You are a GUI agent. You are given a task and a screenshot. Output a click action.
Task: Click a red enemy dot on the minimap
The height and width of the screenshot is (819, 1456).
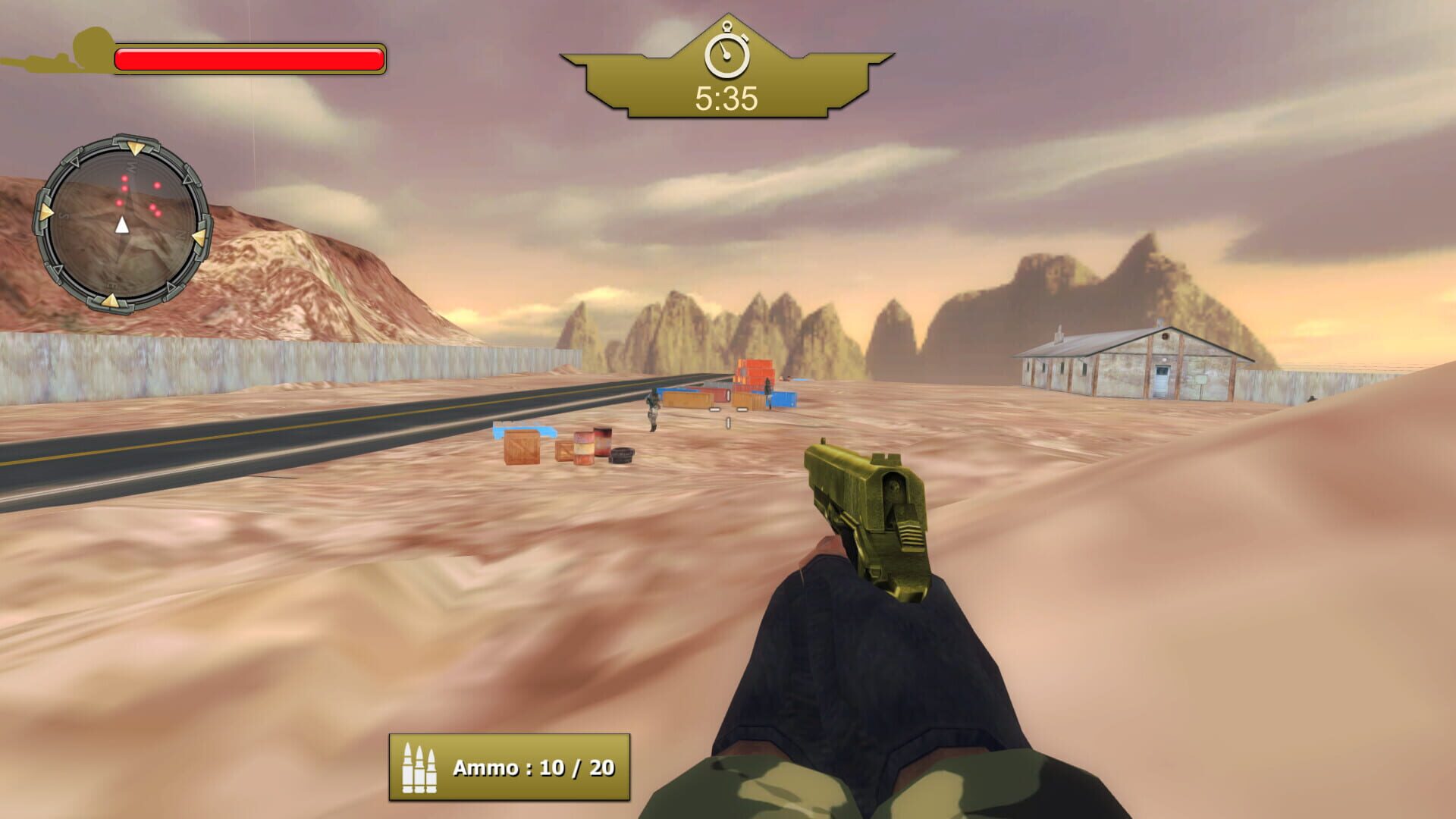124,178
